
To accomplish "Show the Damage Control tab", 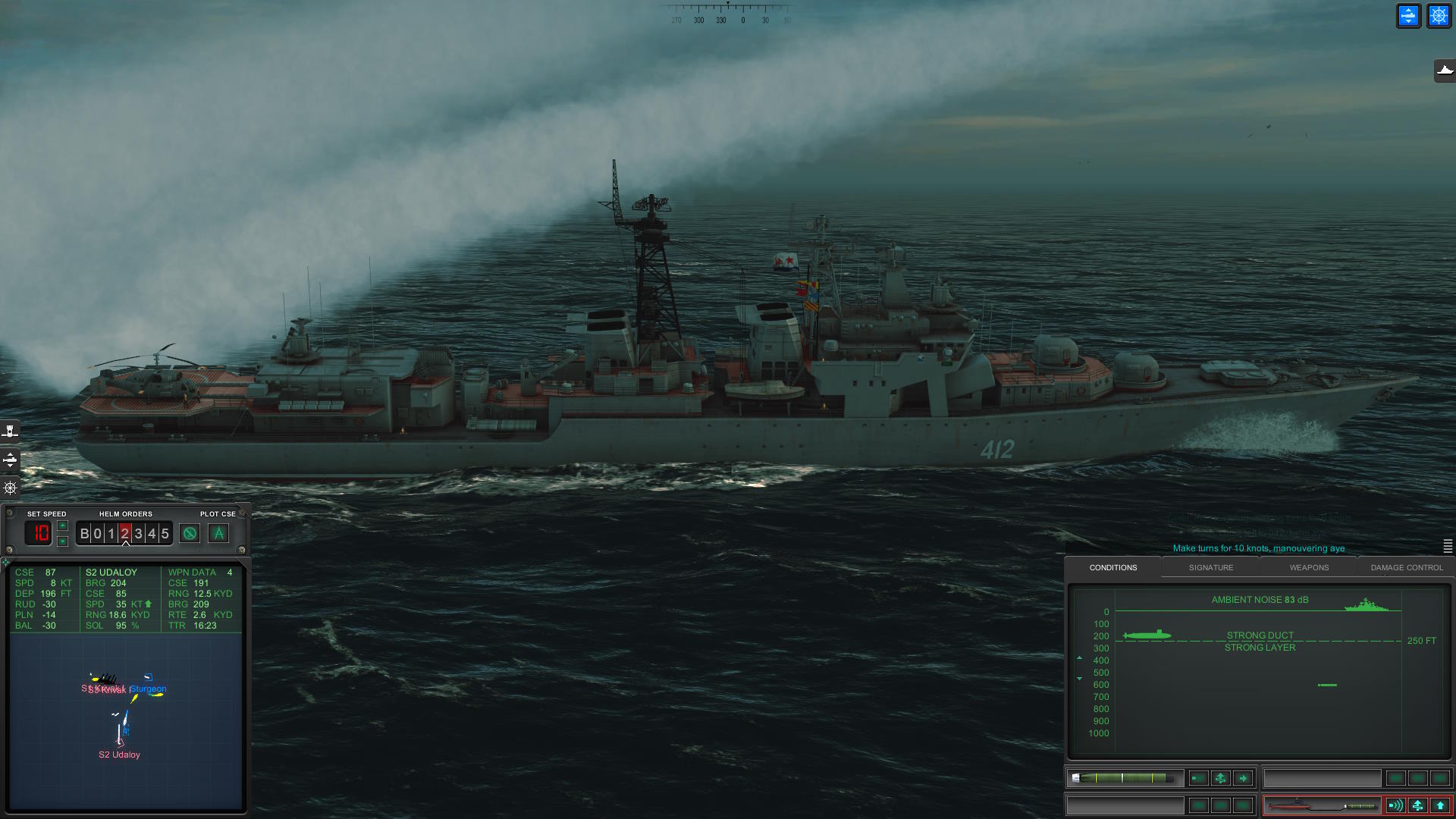I will (x=1407, y=567).
